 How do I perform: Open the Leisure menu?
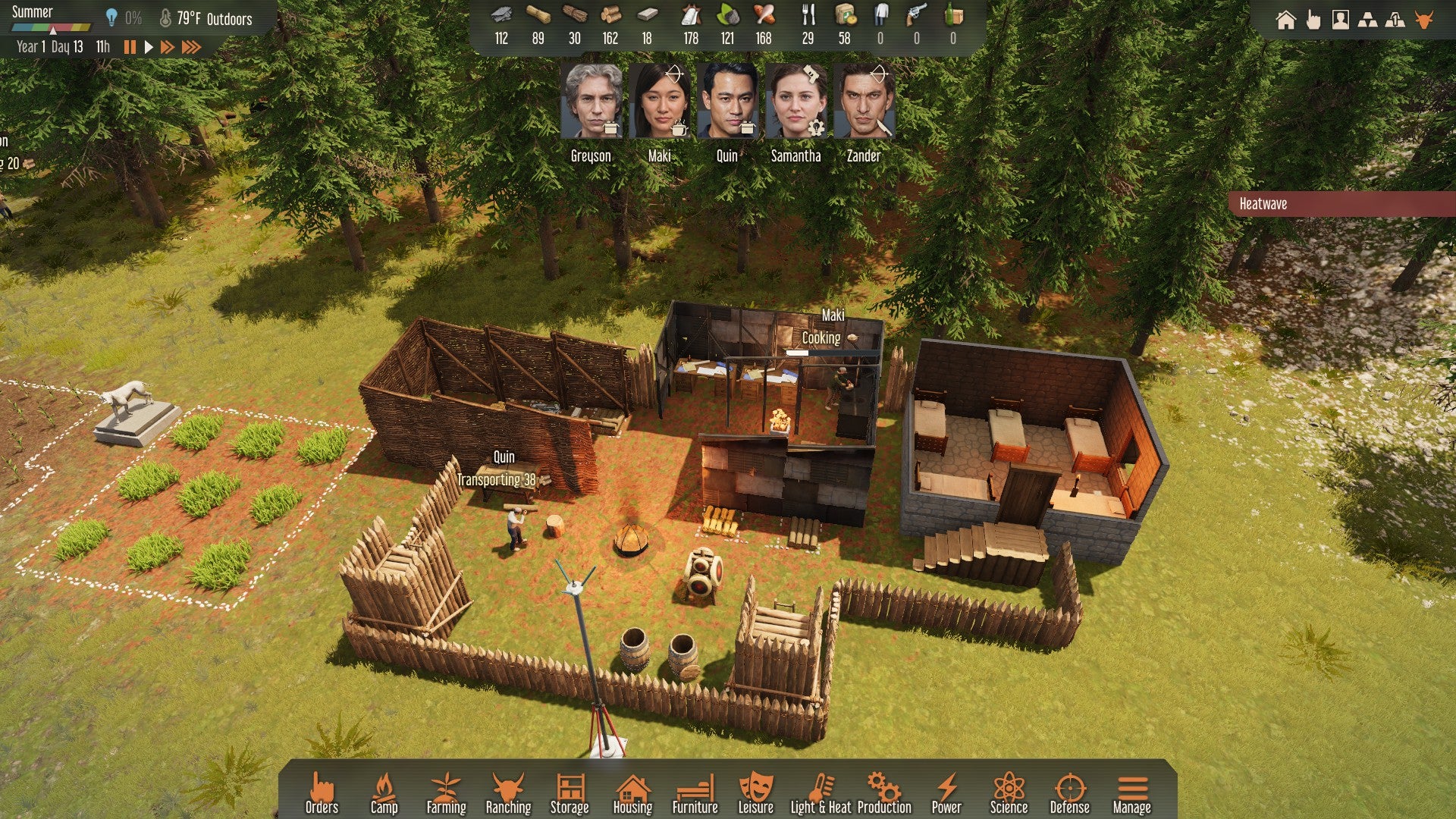[x=755, y=793]
